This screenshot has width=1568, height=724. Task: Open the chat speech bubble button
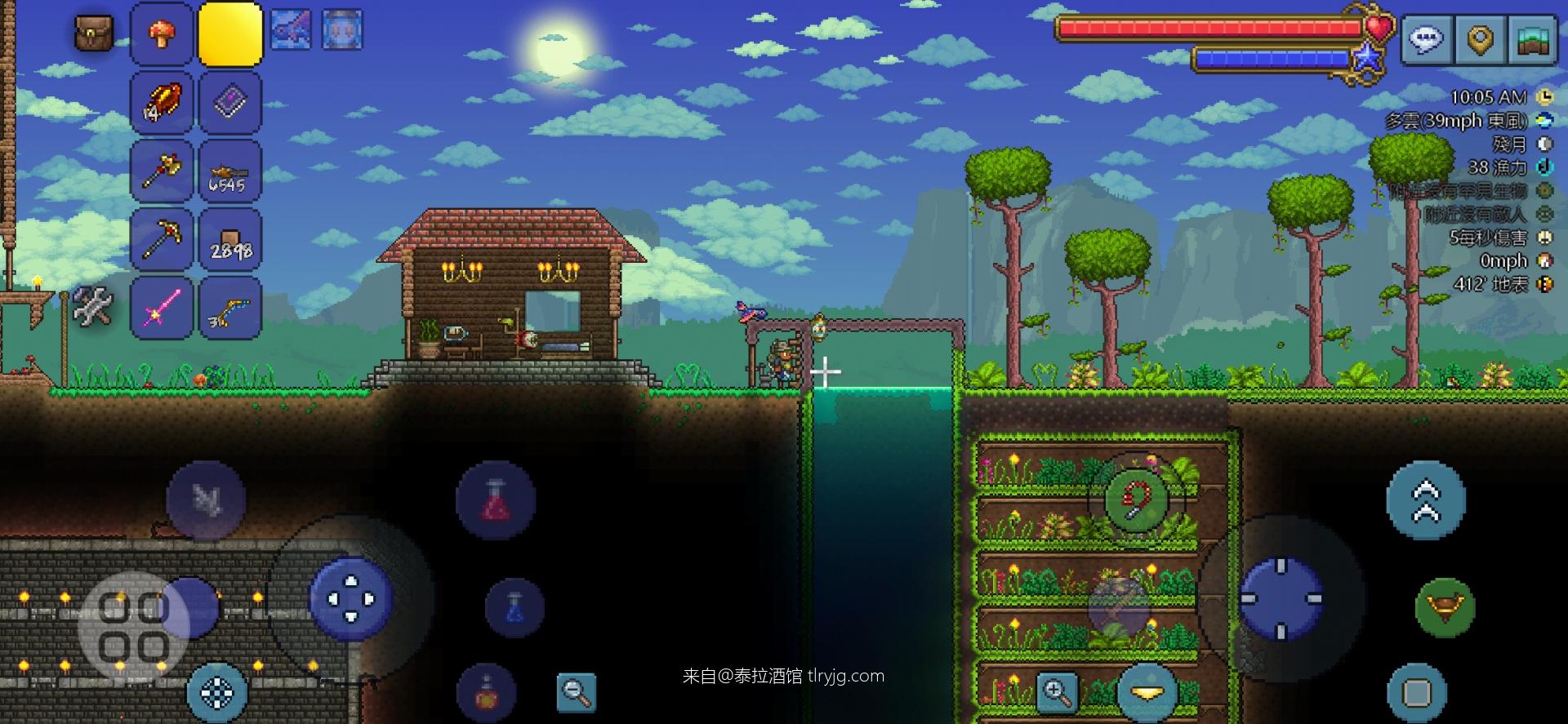point(1427,38)
